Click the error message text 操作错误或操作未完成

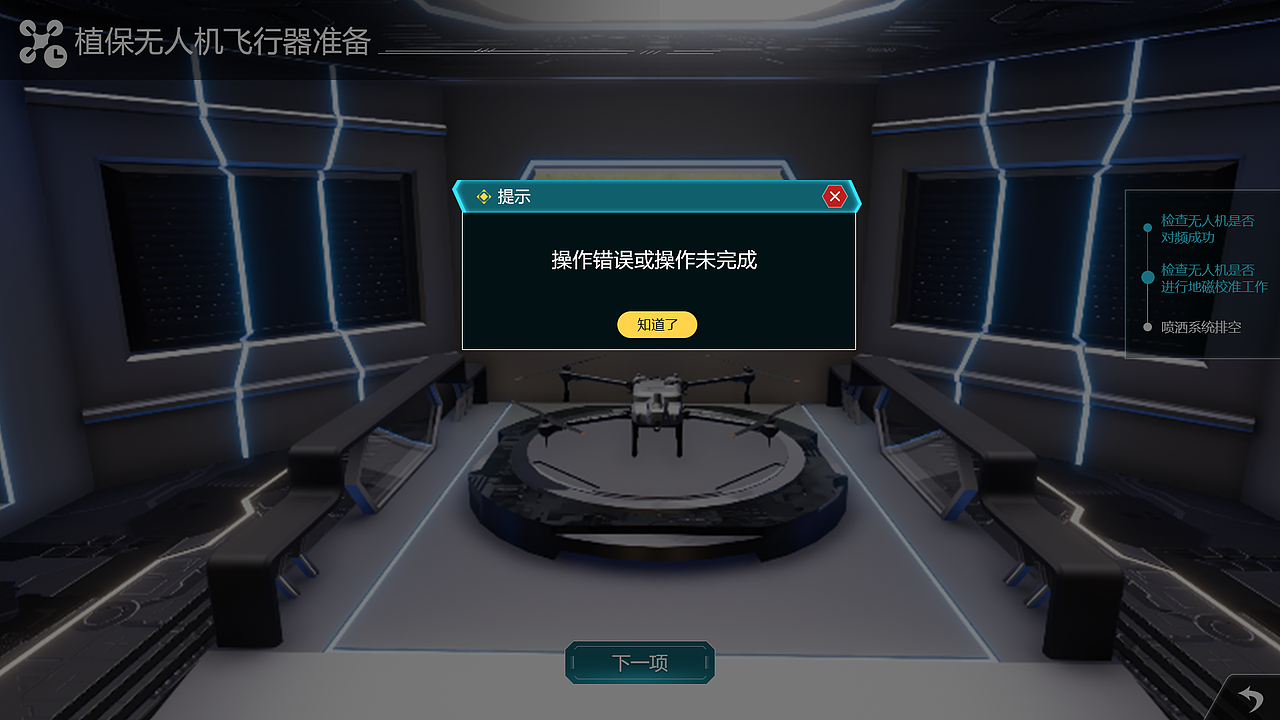[x=657, y=258]
